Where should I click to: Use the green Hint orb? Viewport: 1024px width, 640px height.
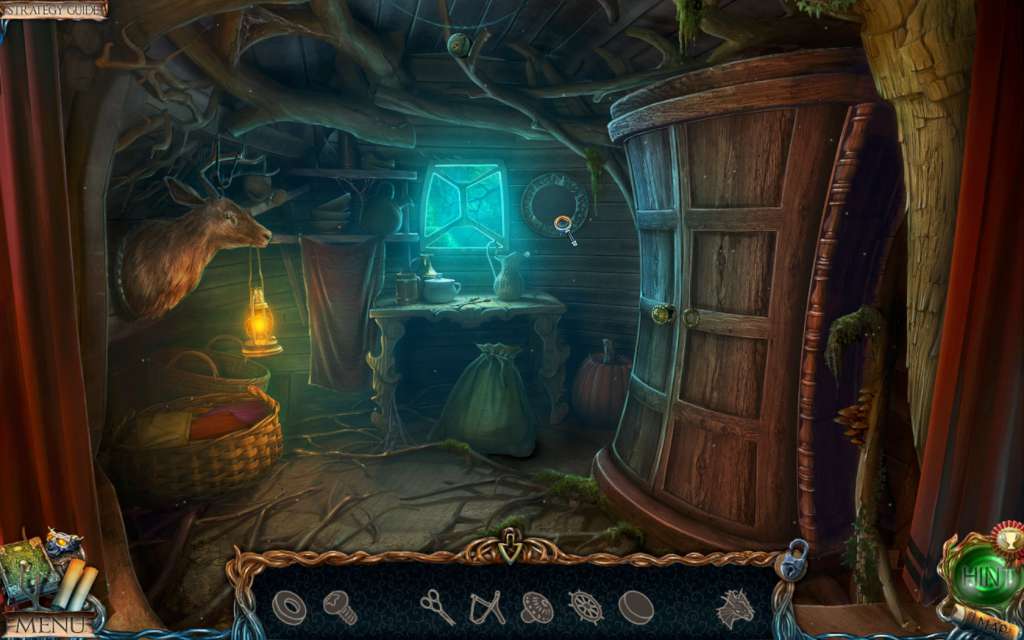(978, 578)
